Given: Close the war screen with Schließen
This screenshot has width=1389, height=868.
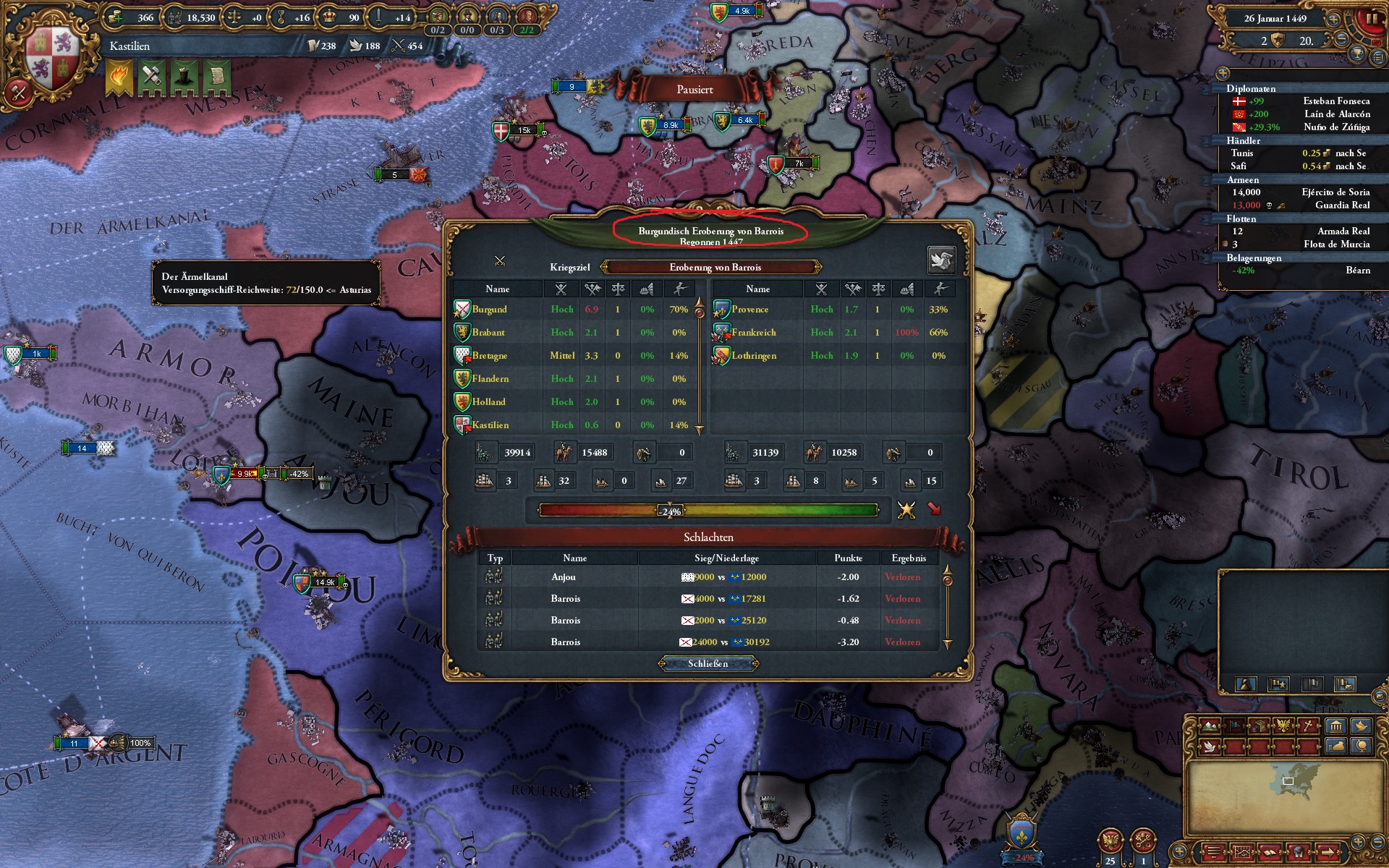Looking at the screenshot, I should [x=708, y=664].
